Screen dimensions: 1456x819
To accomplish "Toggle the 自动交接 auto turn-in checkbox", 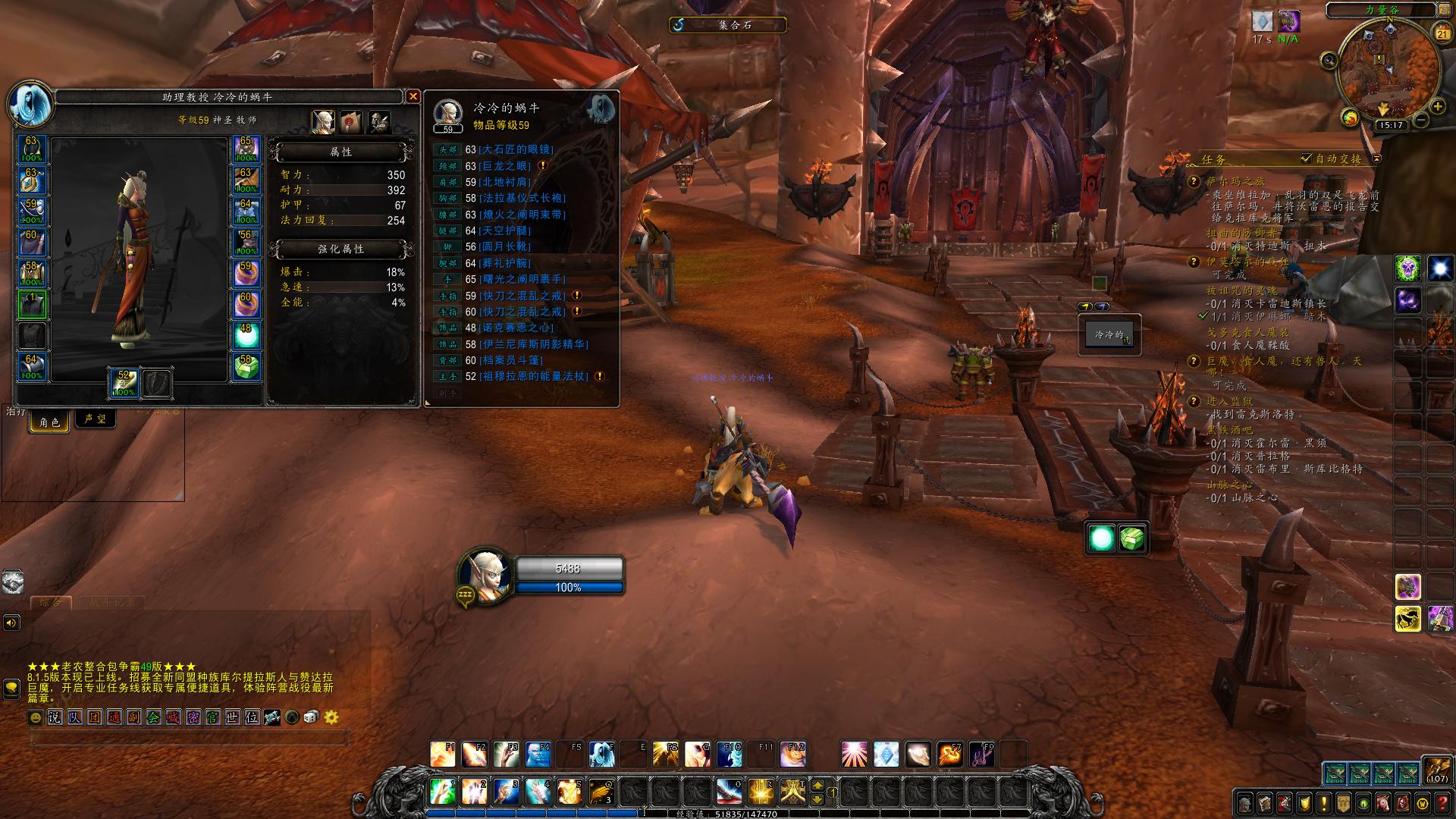I will tap(1306, 158).
